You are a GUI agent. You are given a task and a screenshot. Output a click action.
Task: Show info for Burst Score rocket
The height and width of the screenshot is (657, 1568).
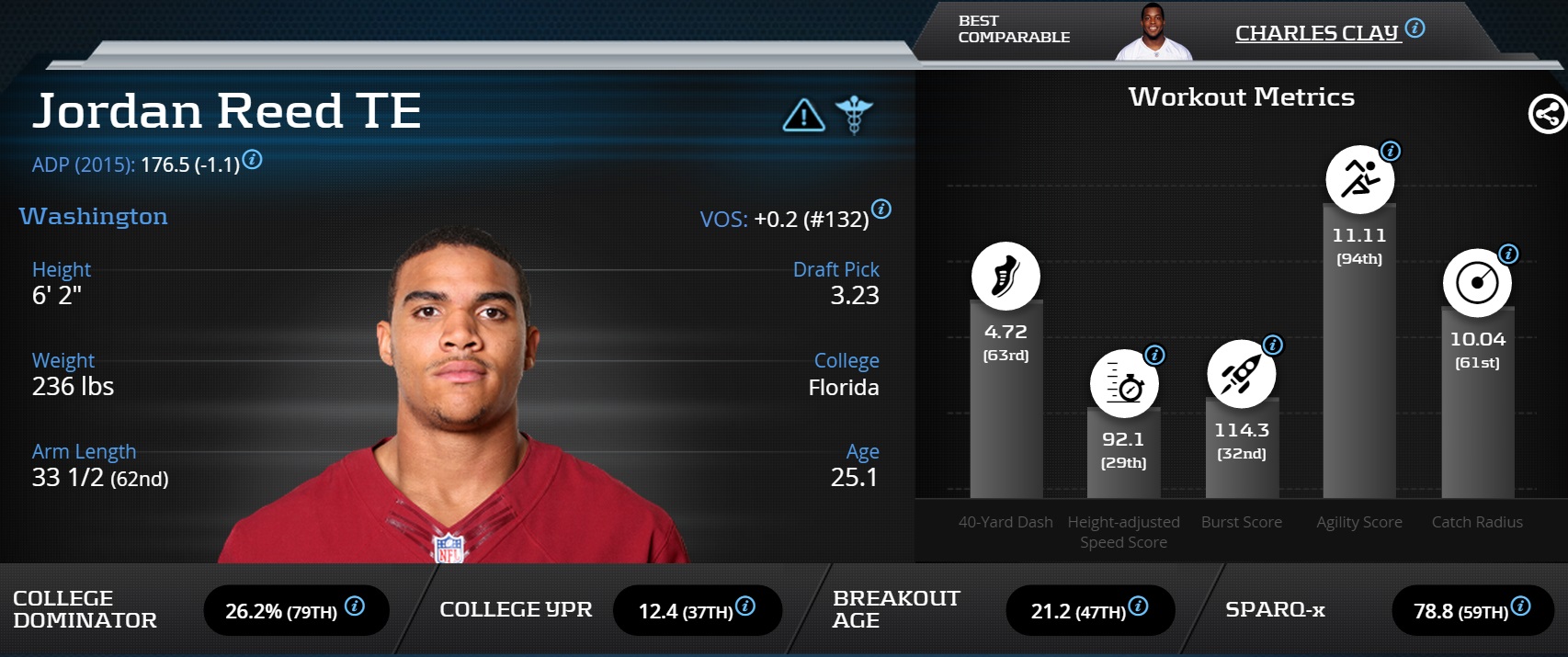pos(1273,345)
